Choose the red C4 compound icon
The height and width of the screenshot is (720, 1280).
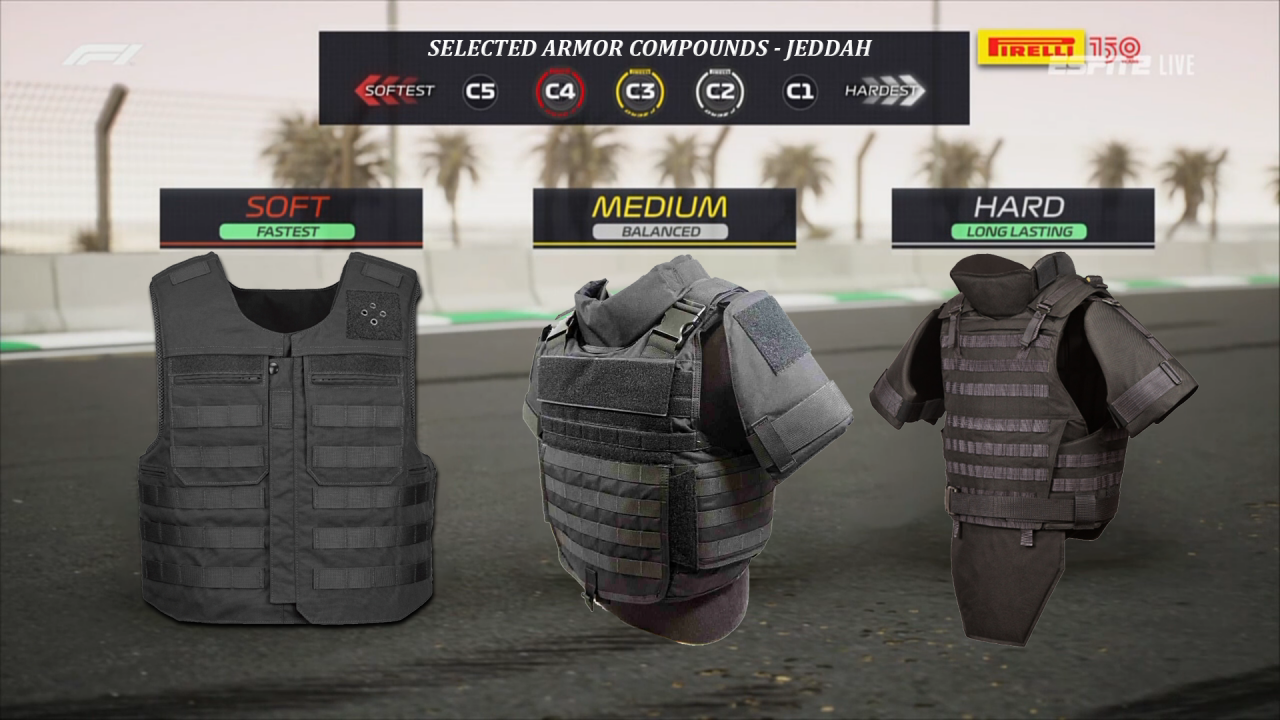[x=560, y=92]
